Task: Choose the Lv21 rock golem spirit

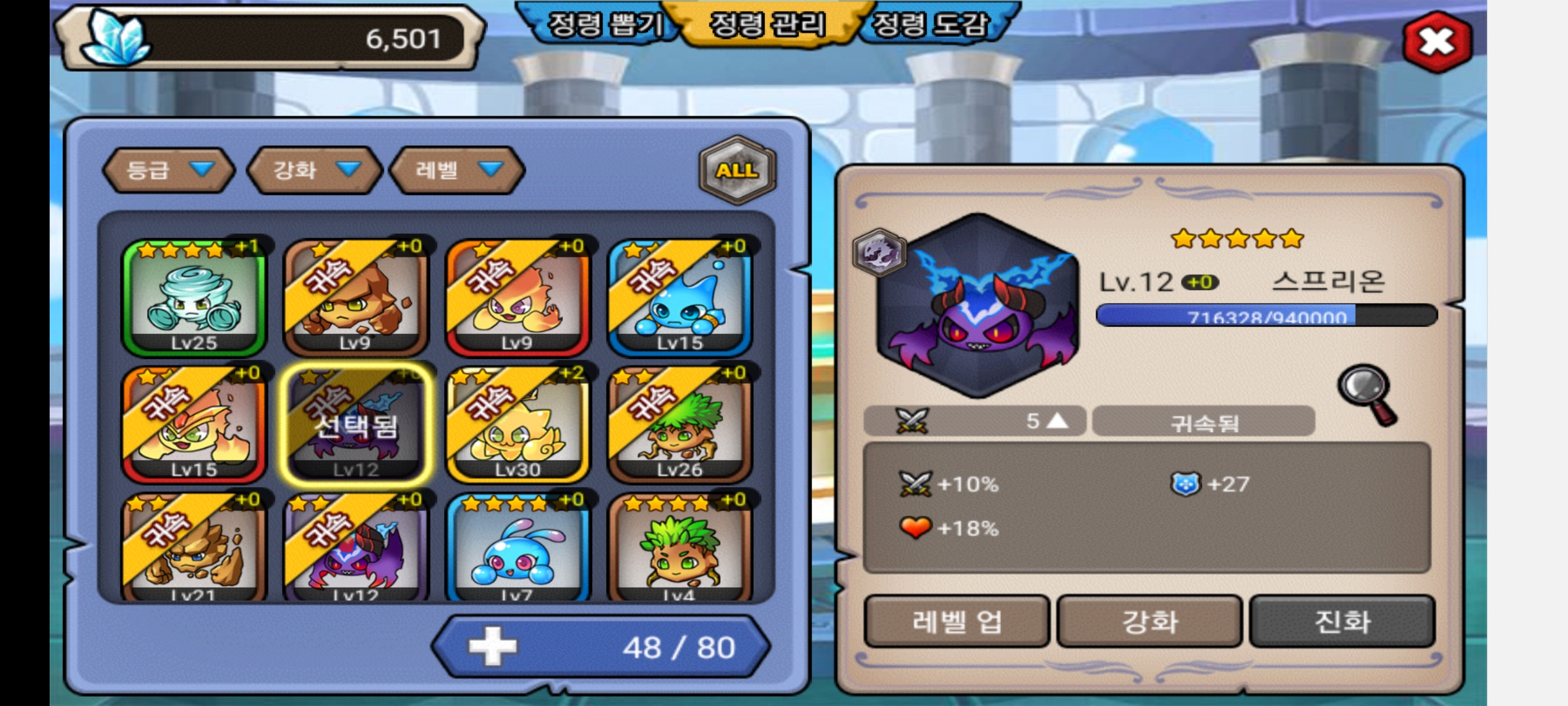Action: click(x=194, y=548)
